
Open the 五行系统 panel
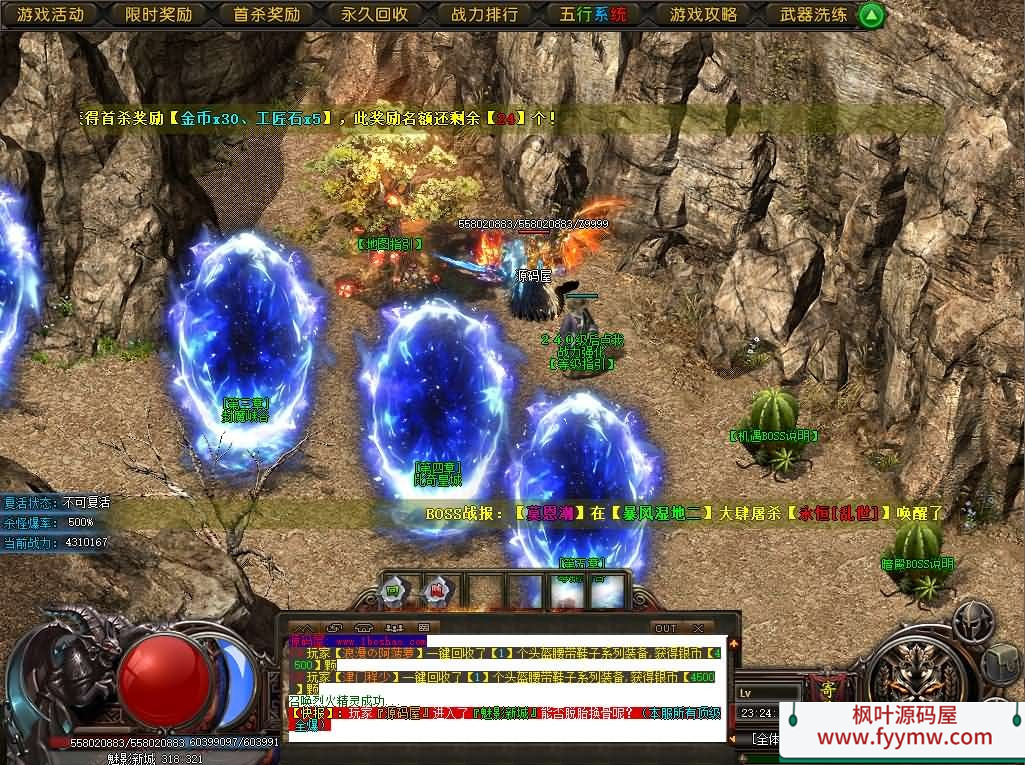pyautogui.click(x=594, y=15)
